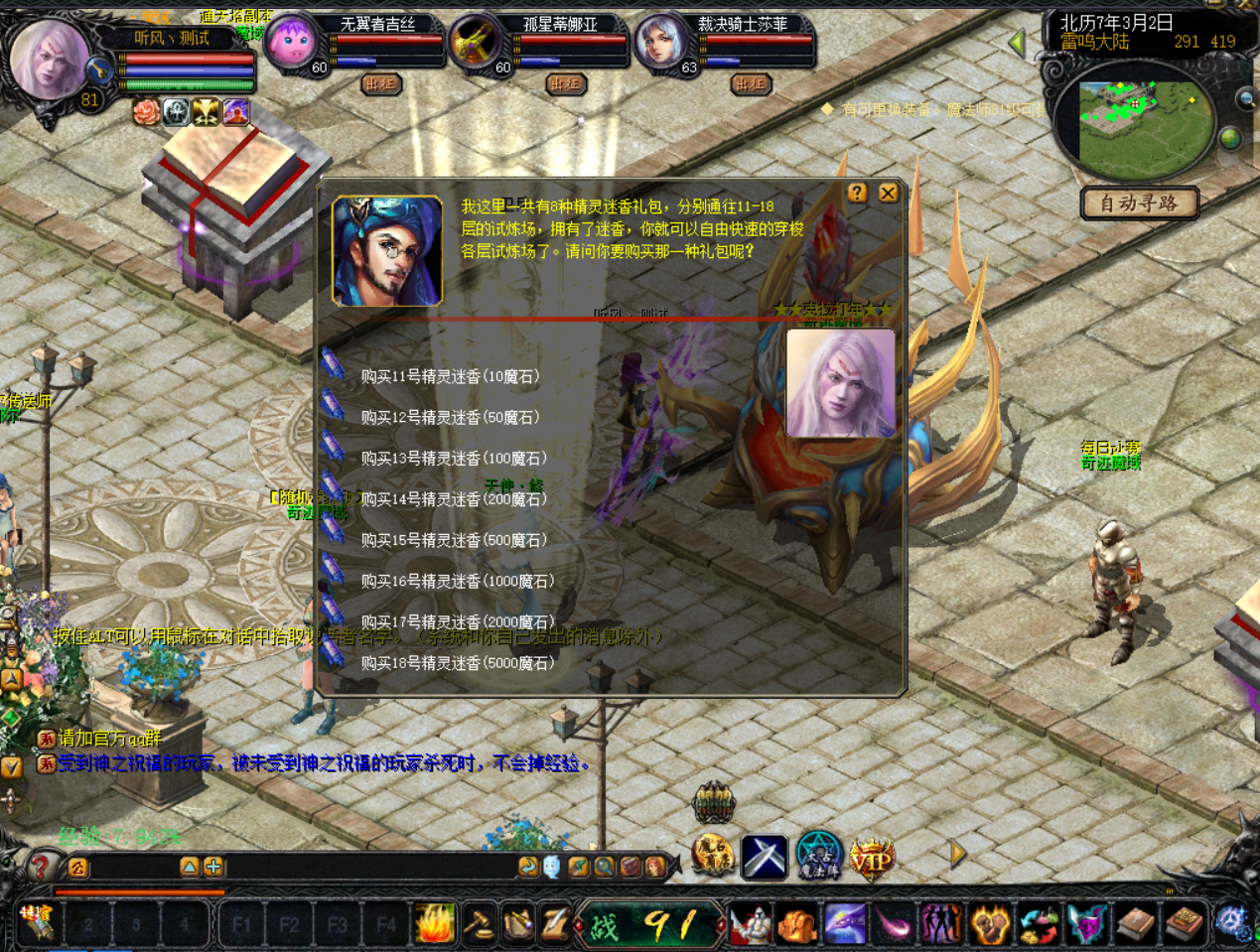
Task: Close the NPC dialogue window
Action: point(888,193)
